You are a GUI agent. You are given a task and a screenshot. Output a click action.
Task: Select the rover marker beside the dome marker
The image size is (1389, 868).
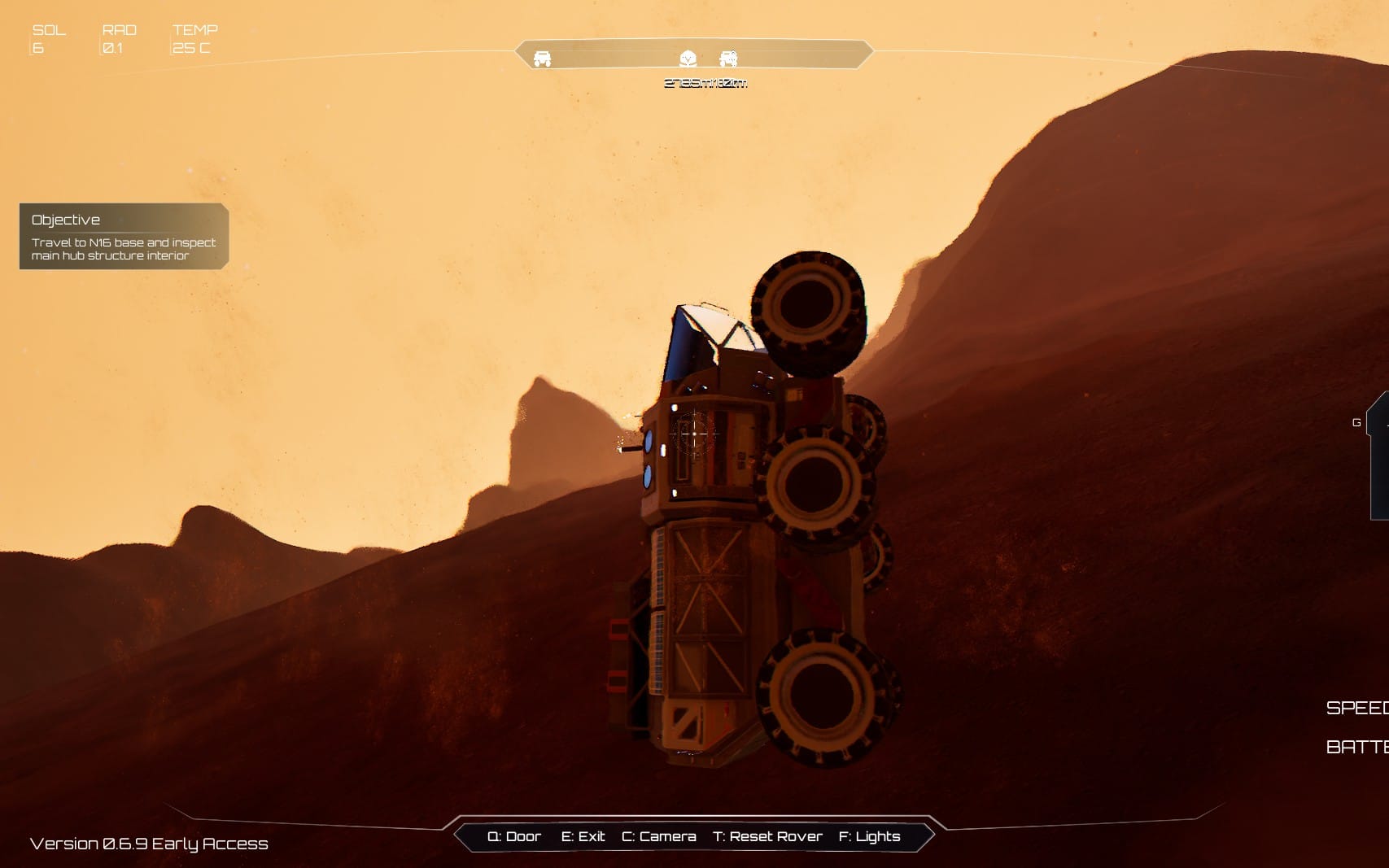(x=728, y=58)
